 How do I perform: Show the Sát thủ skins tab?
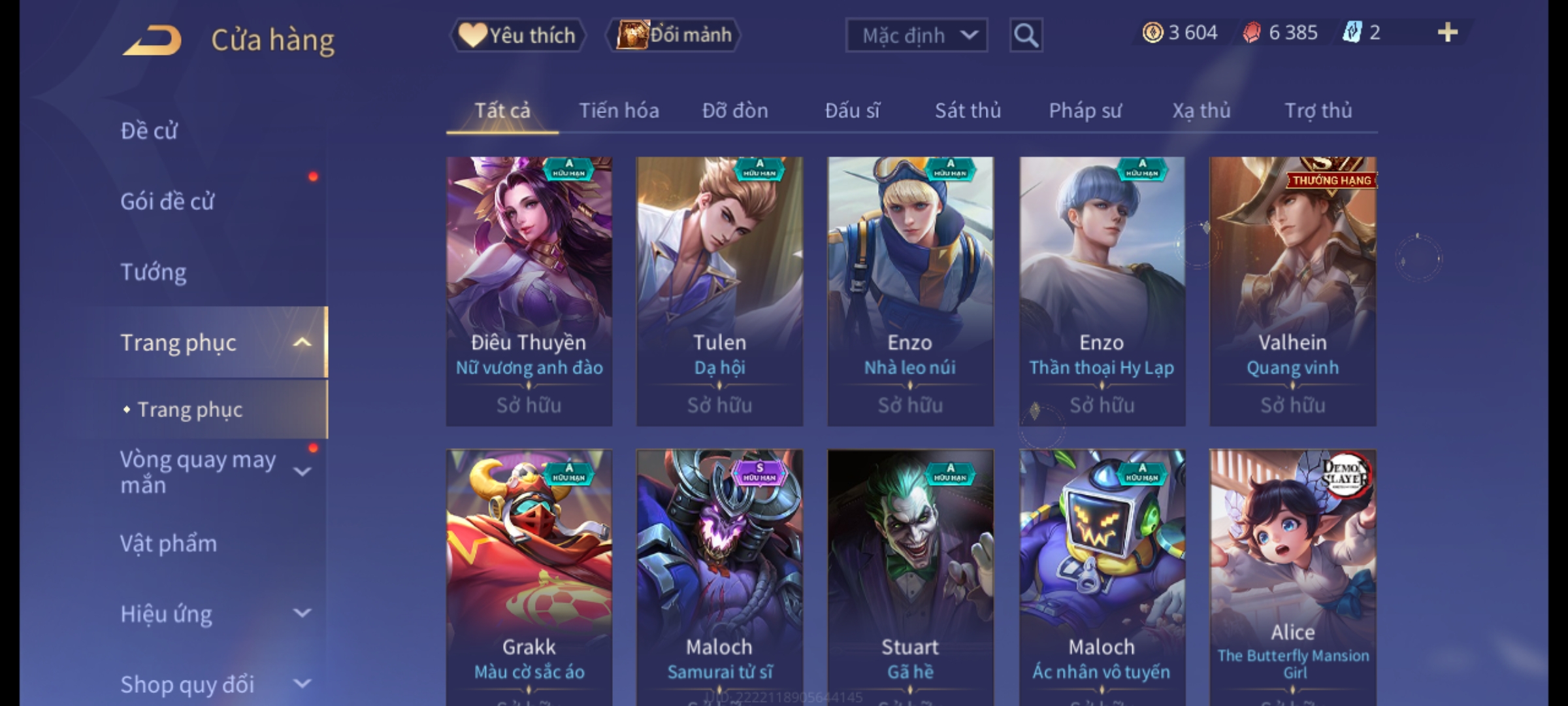click(x=968, y=110)
